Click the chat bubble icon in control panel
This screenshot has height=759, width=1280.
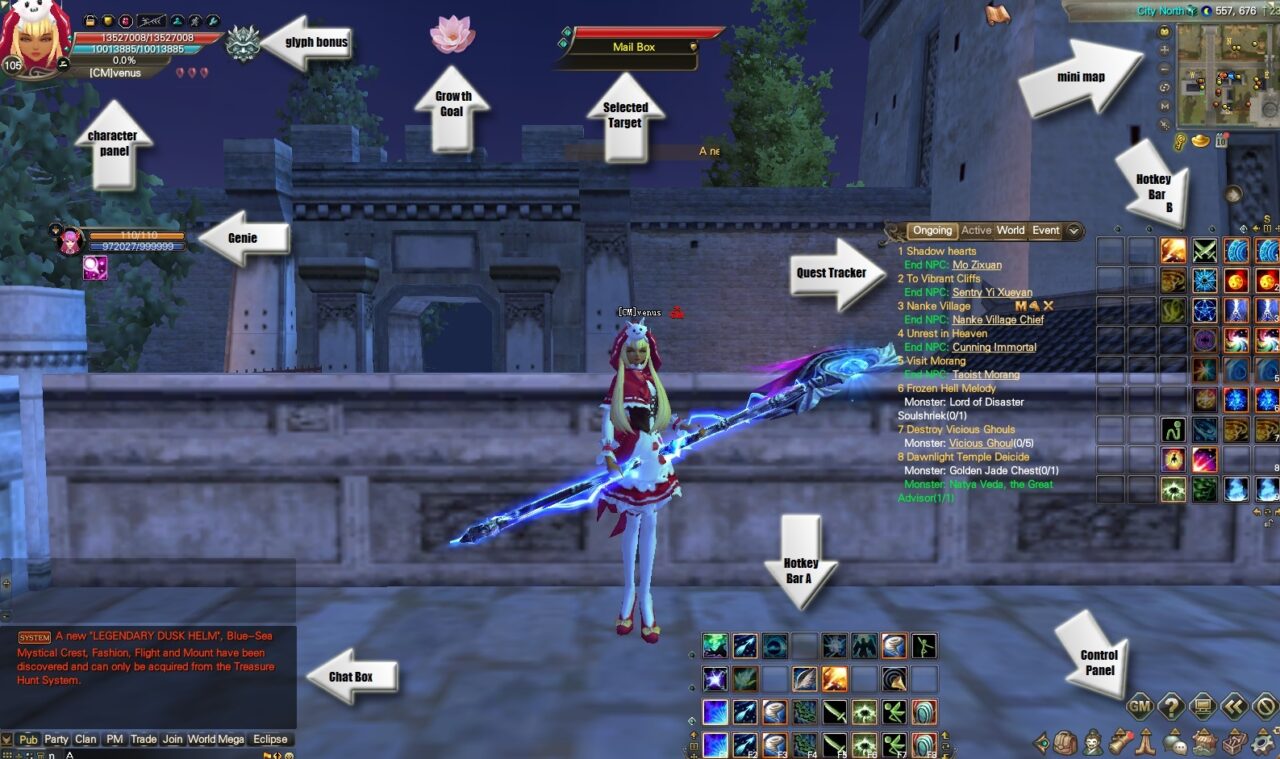click(x=1174, y=741)
